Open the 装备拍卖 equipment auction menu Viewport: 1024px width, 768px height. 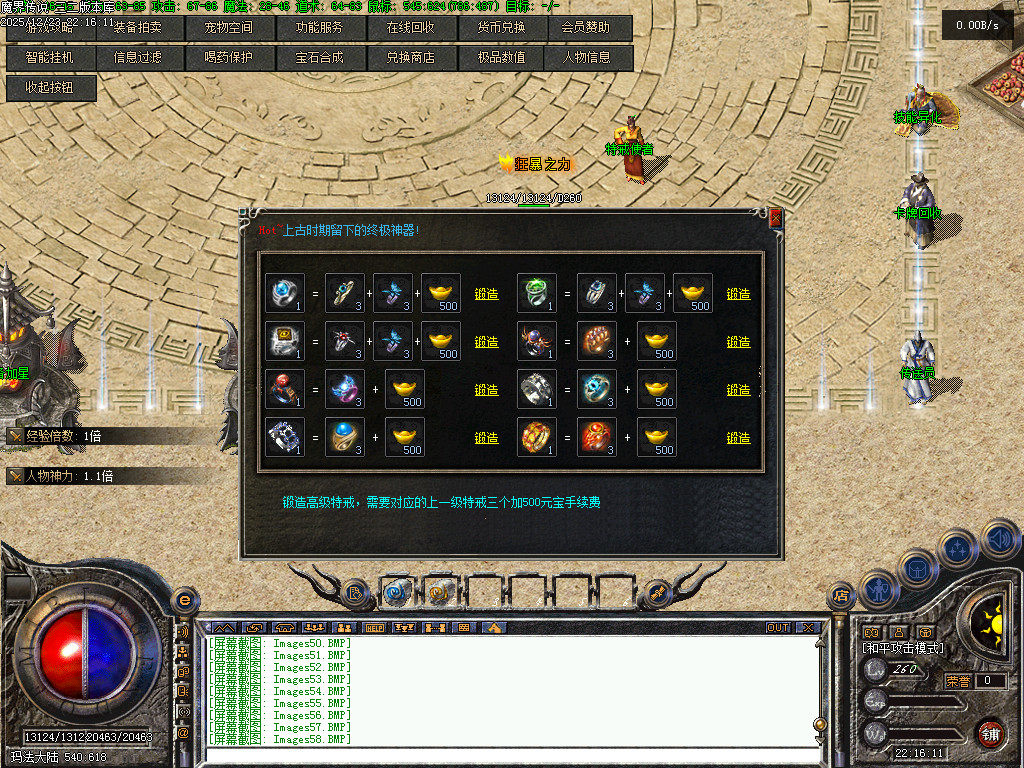pyautogui.click(x=137, y=28)
